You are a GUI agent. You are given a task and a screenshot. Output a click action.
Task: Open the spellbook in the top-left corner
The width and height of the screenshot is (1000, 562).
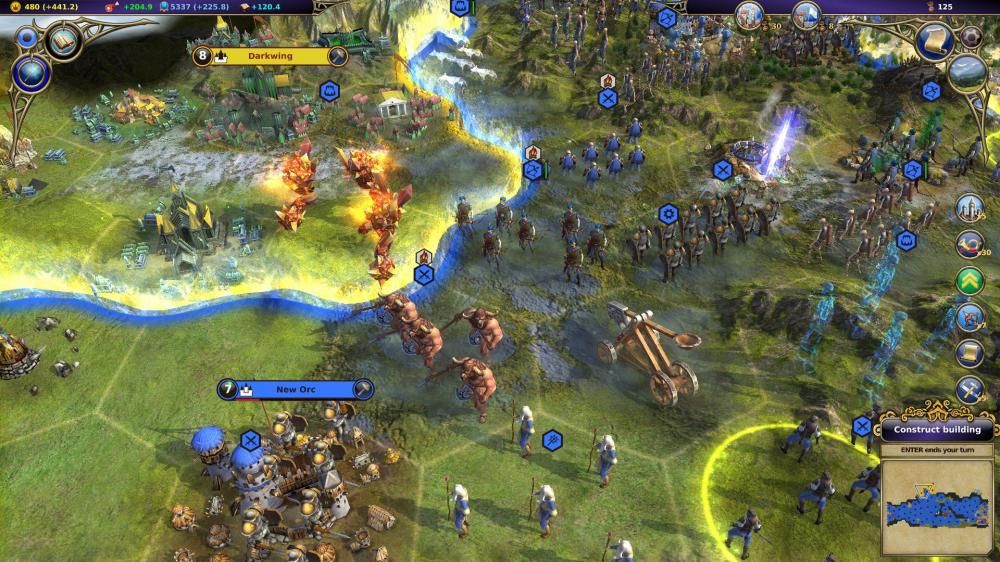tap(63, 41)
